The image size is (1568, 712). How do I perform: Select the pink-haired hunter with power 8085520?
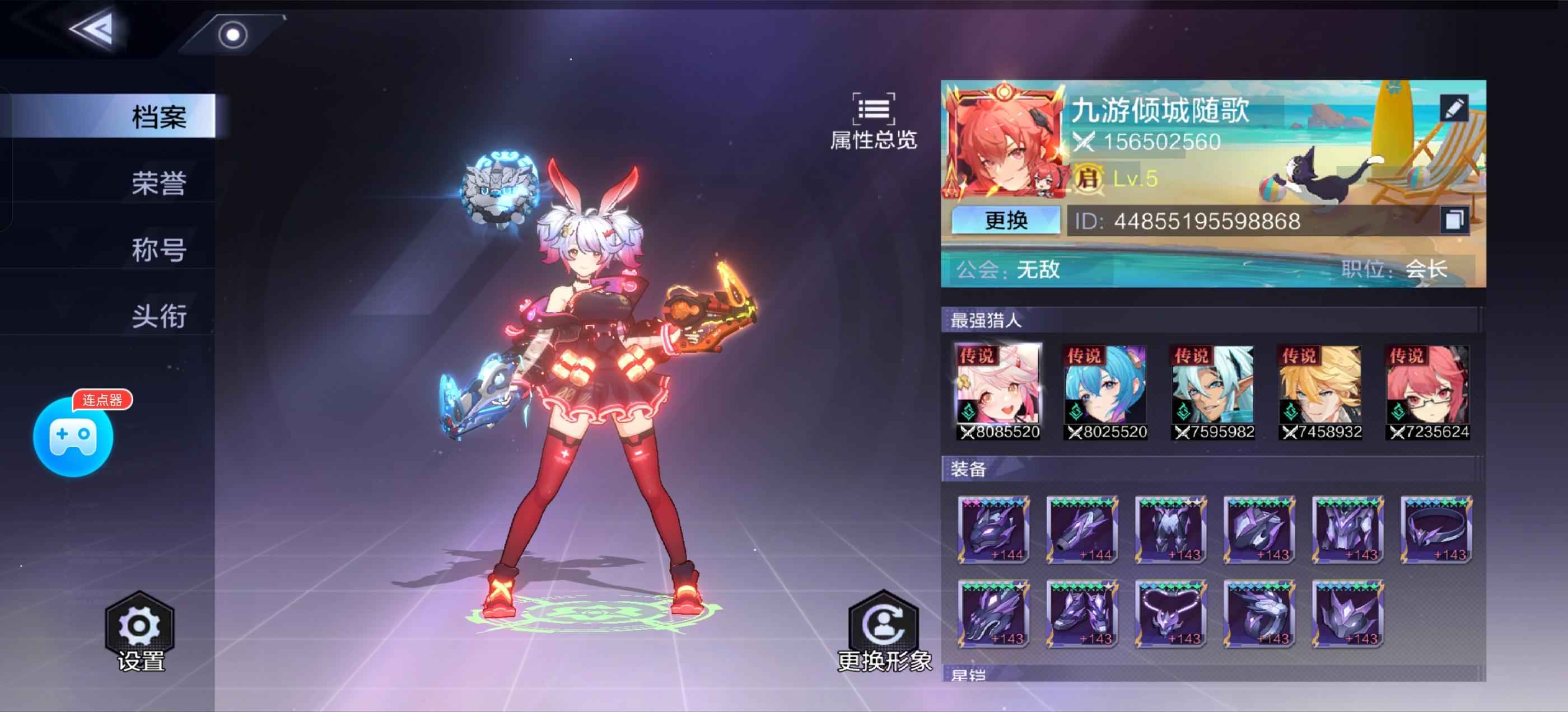999,391
